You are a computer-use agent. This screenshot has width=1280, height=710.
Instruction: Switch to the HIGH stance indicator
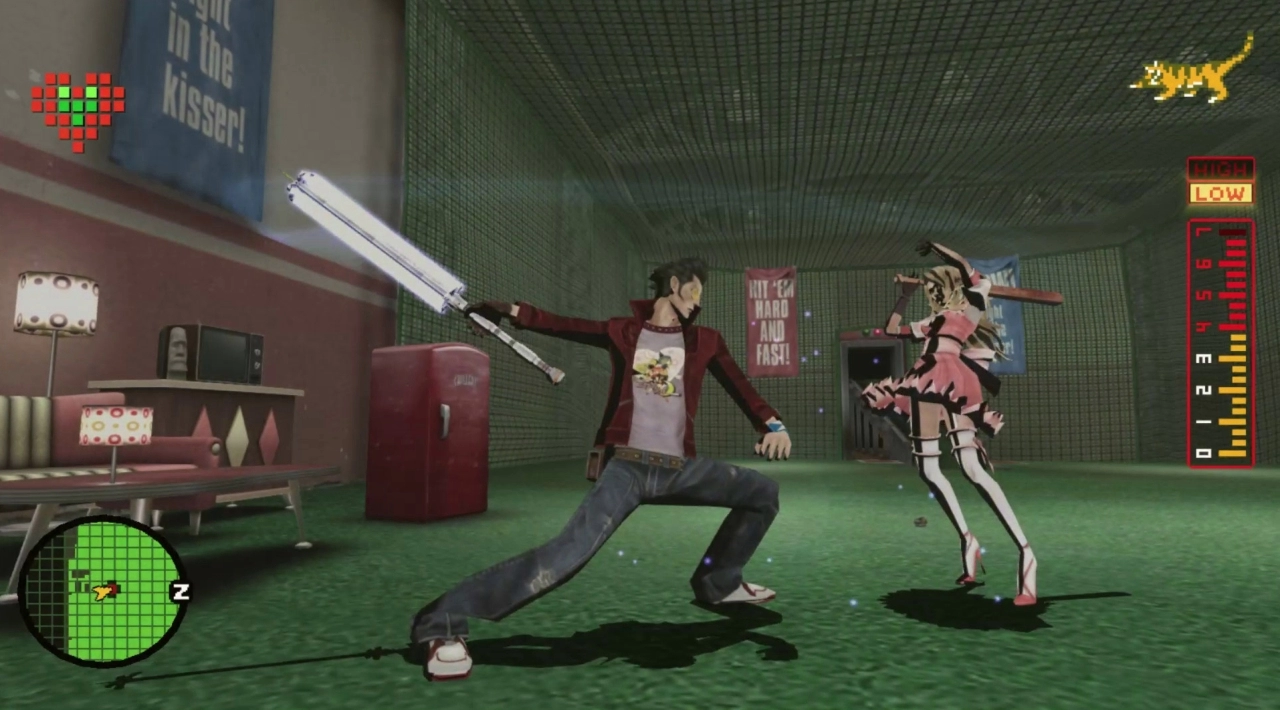(1220, 169)
